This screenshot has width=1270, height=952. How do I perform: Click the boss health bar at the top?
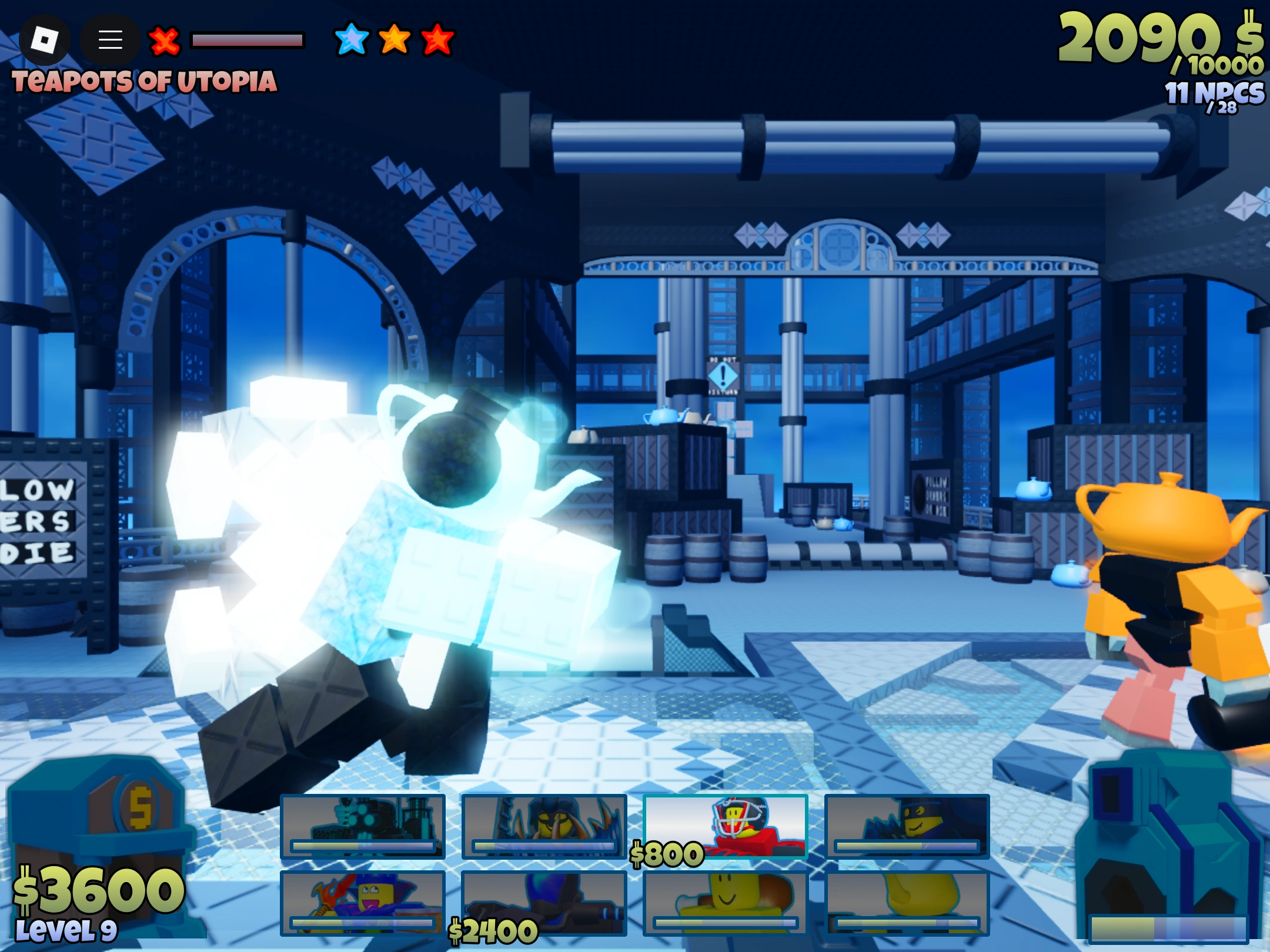point(247,39)
